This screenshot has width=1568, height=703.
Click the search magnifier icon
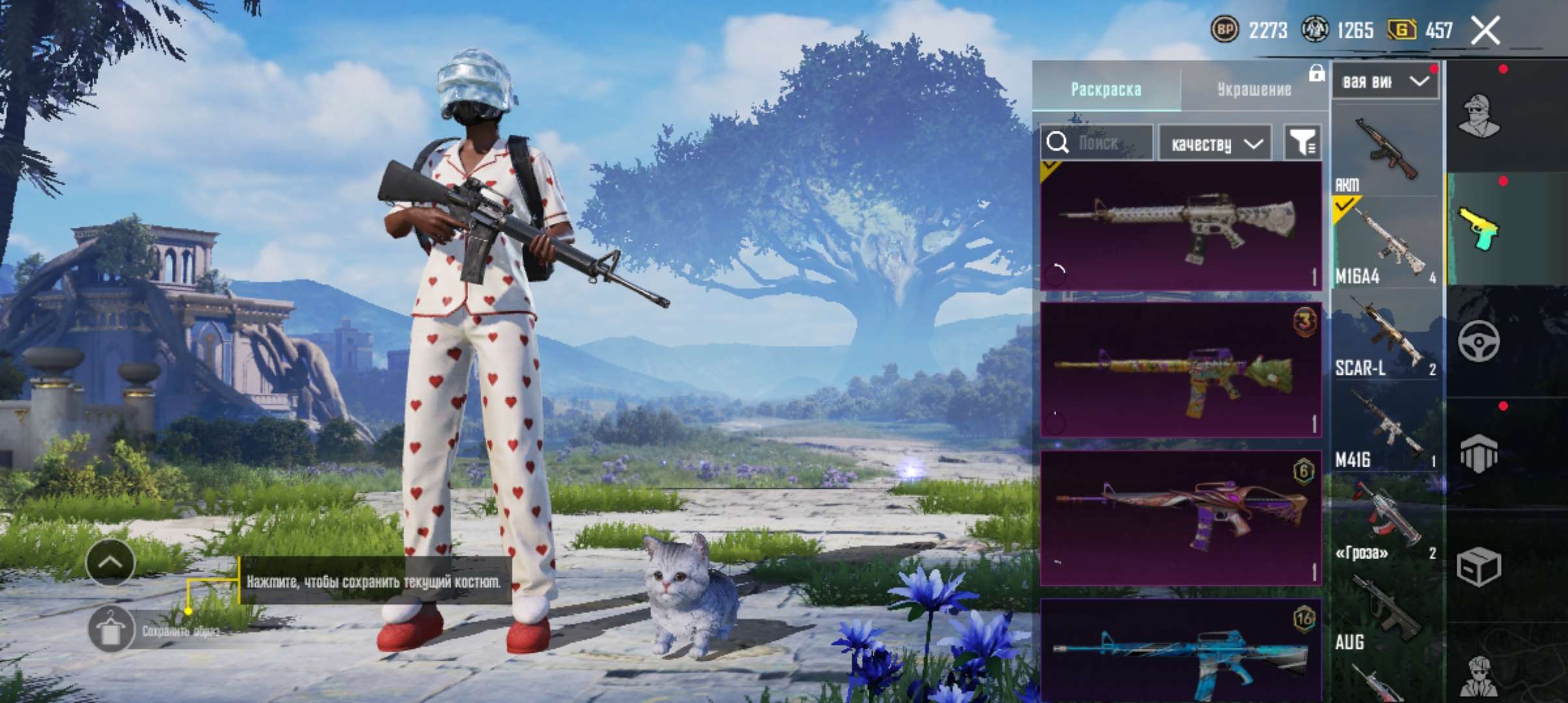1058,143
